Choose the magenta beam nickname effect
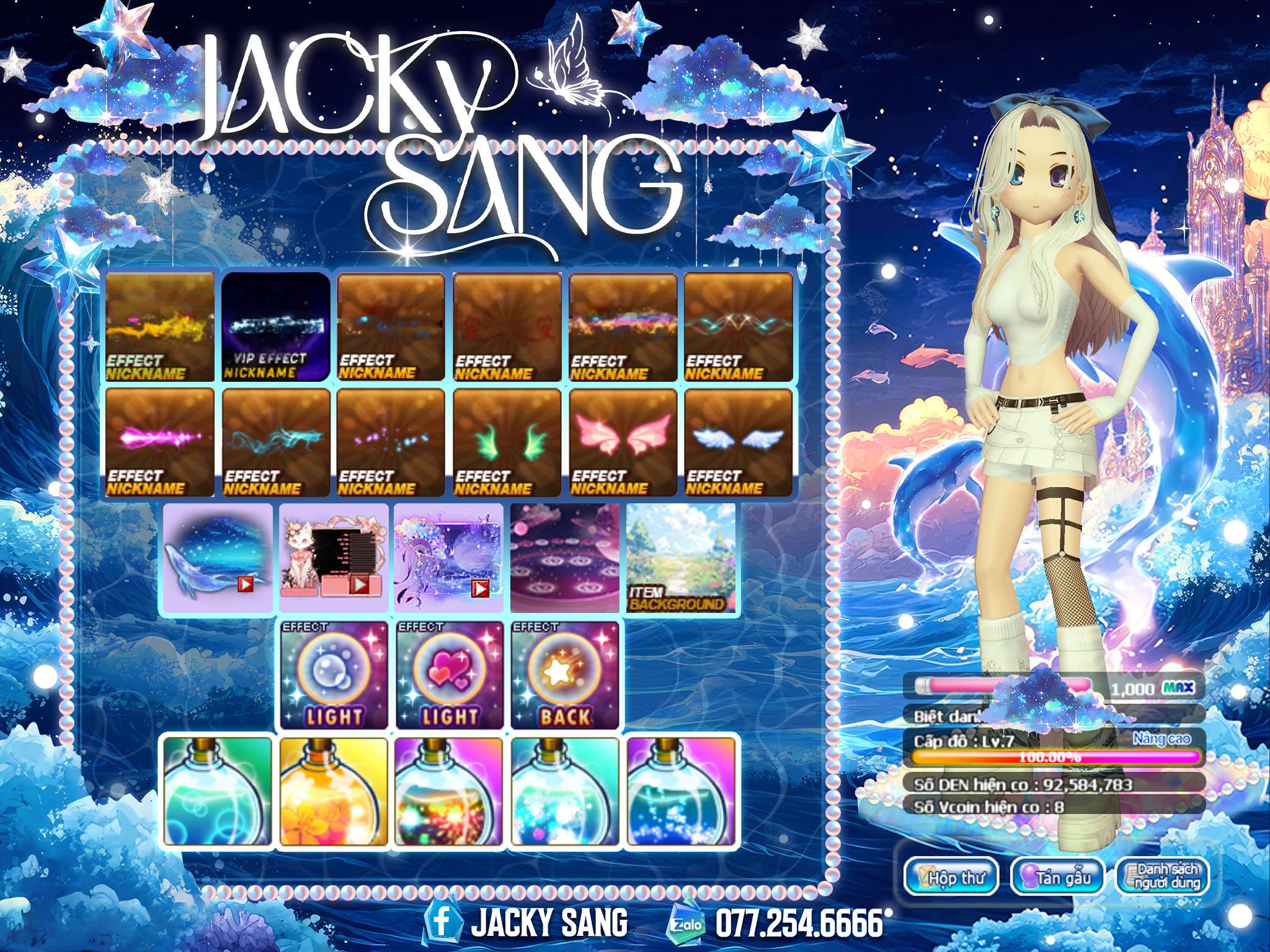Viewport: 1270px width, 952px height. pyautogui.click(x=160, y=443)
